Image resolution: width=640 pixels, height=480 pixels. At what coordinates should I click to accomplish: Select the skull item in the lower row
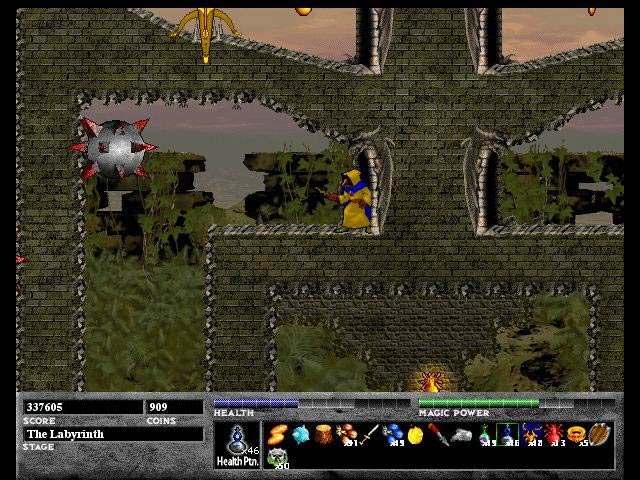[278, 457]
